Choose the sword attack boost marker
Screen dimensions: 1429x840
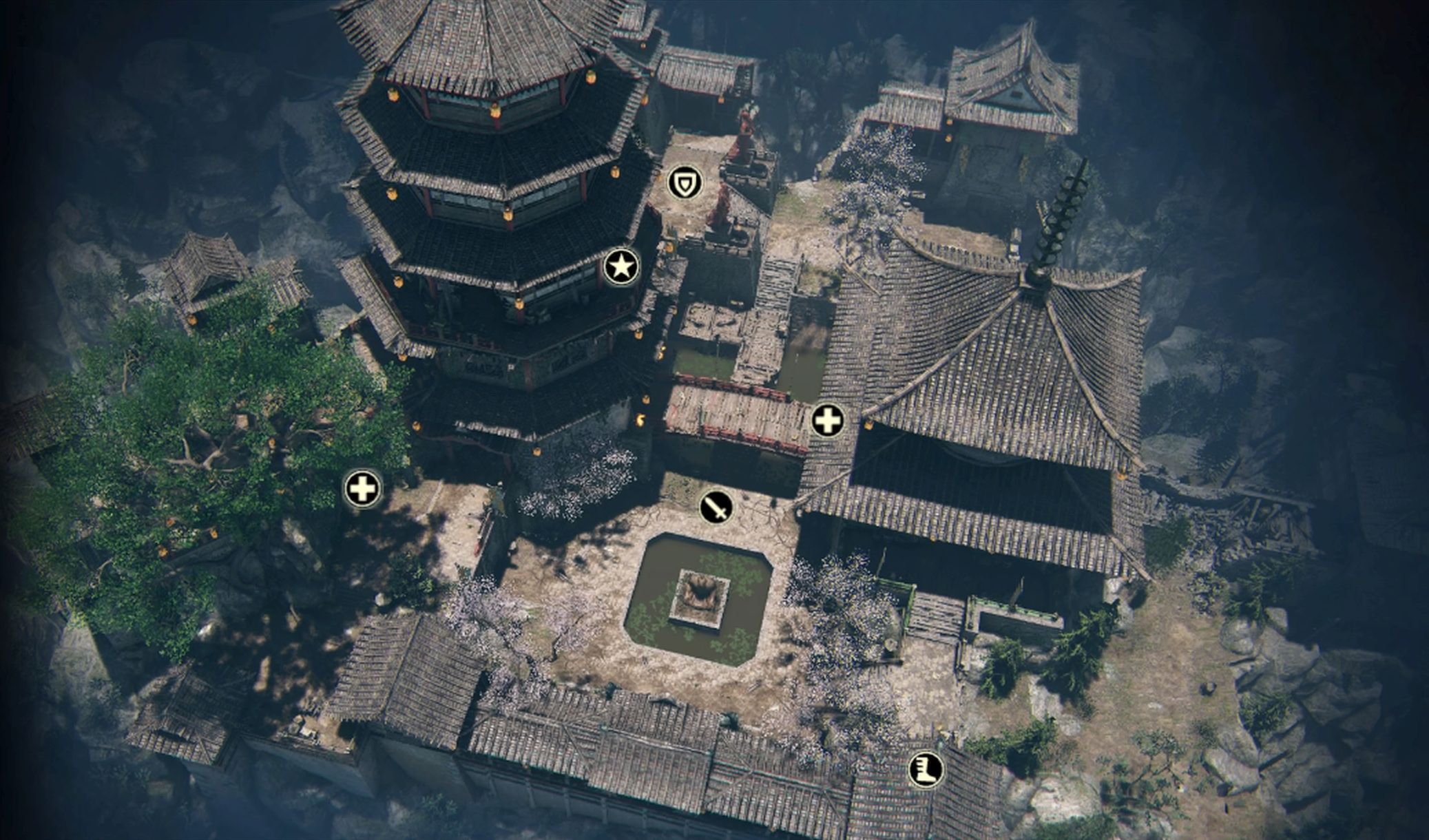point(716,508)
